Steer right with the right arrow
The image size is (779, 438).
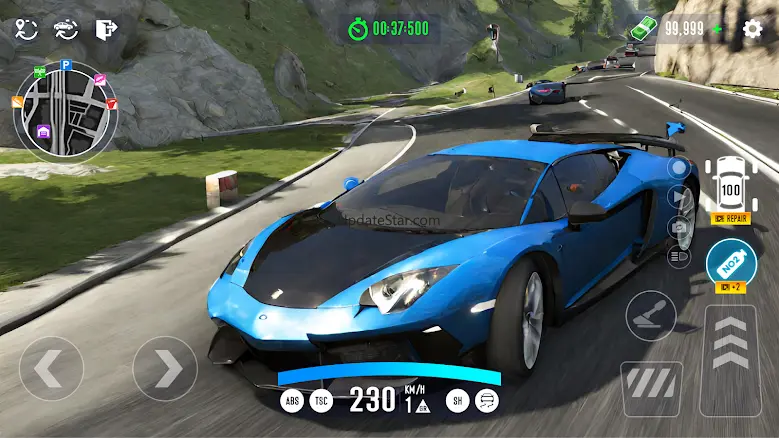pos(165,369)
